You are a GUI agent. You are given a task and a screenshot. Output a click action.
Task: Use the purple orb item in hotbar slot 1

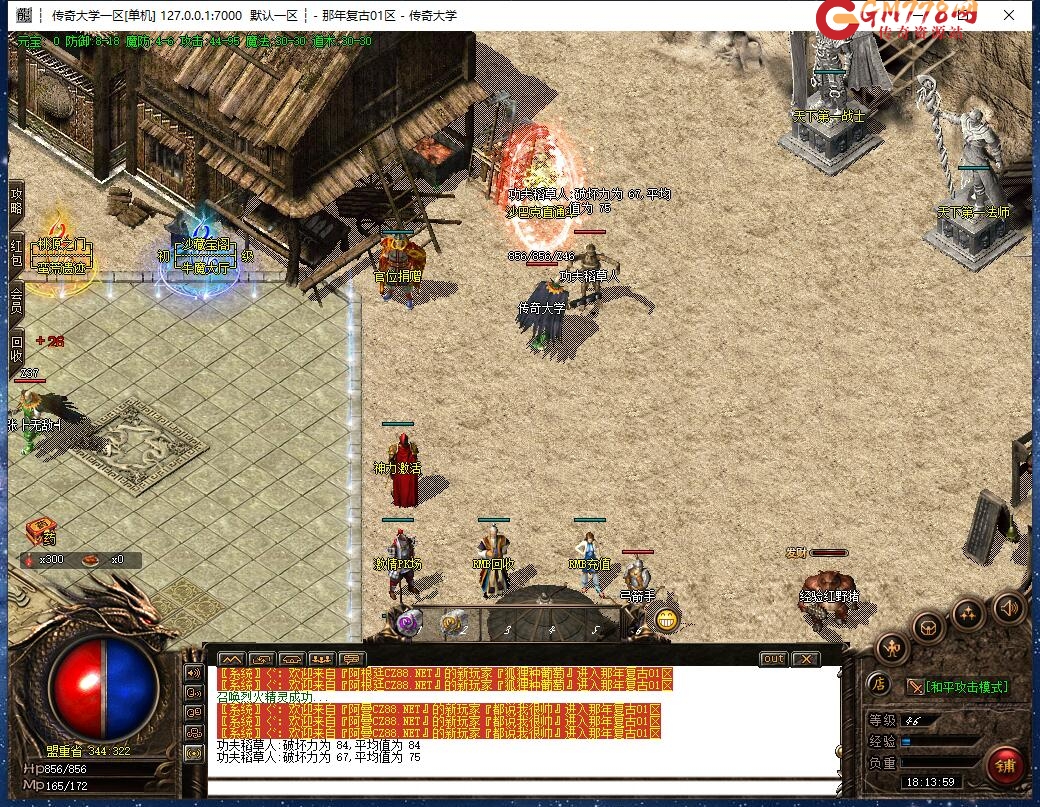point(409,623)
